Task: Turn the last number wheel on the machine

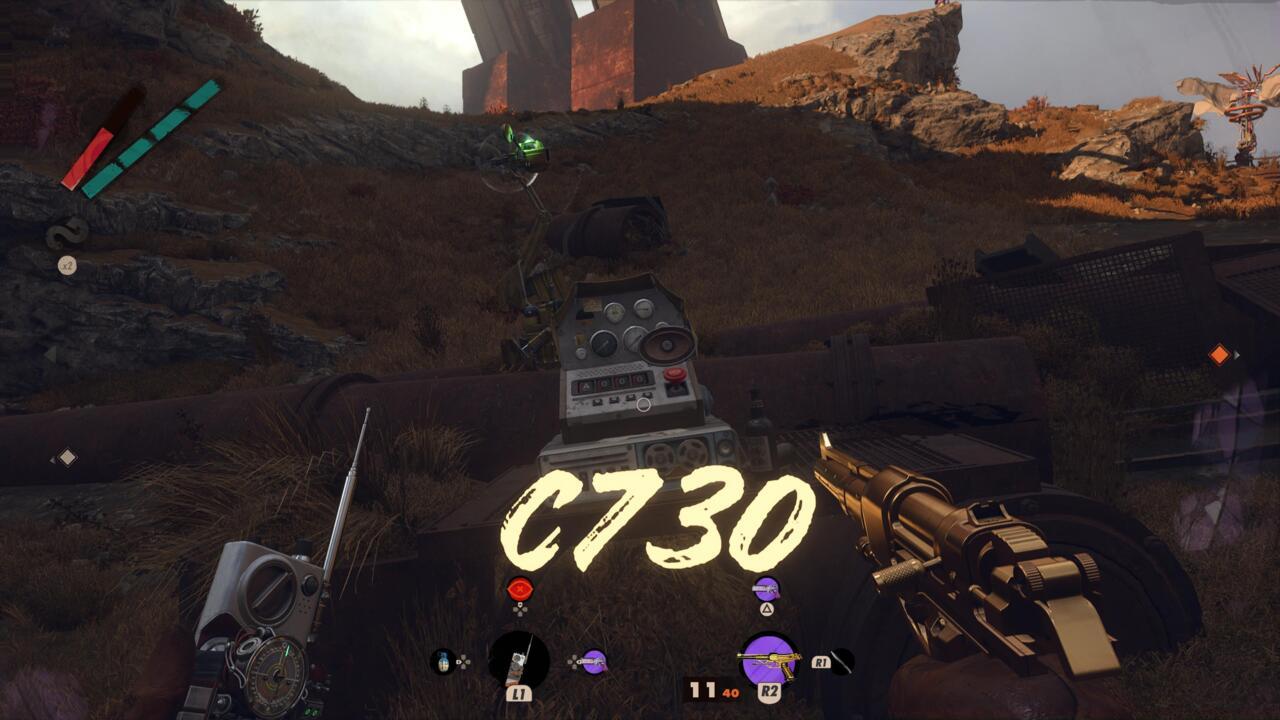Action: pyautogui.click(x=640, y=378)
